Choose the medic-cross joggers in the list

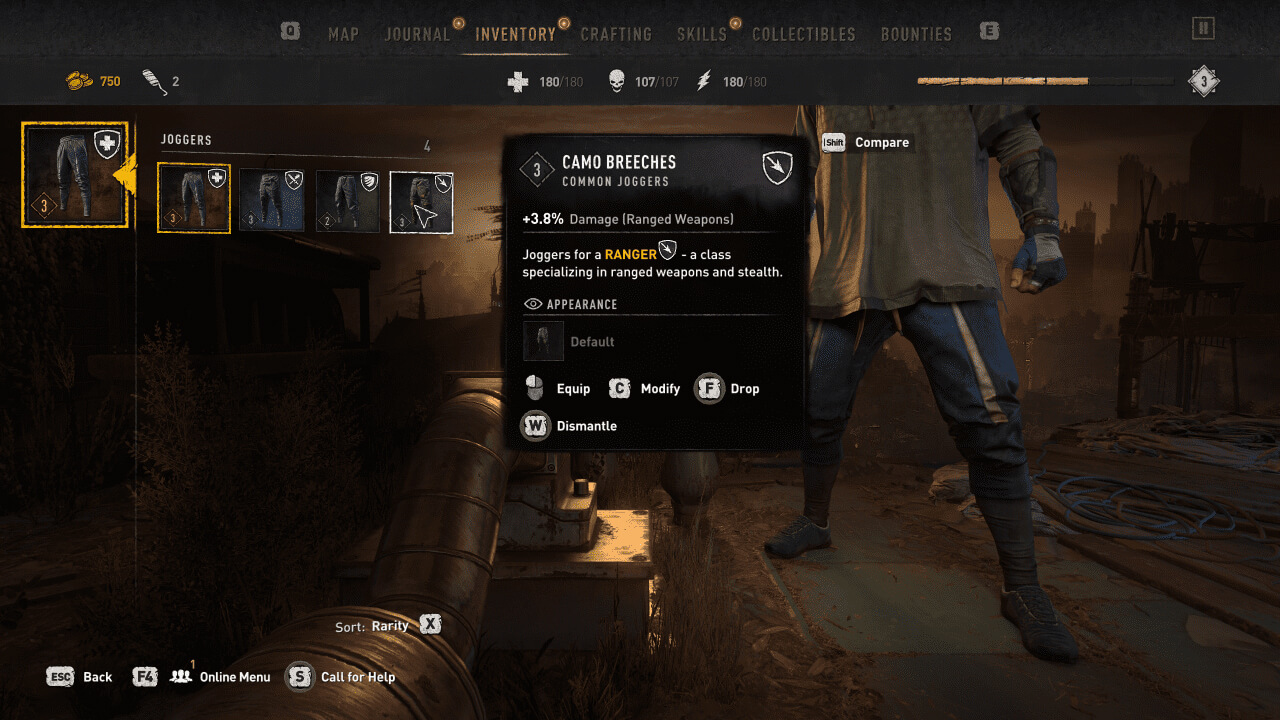click(x=194, y=199)
